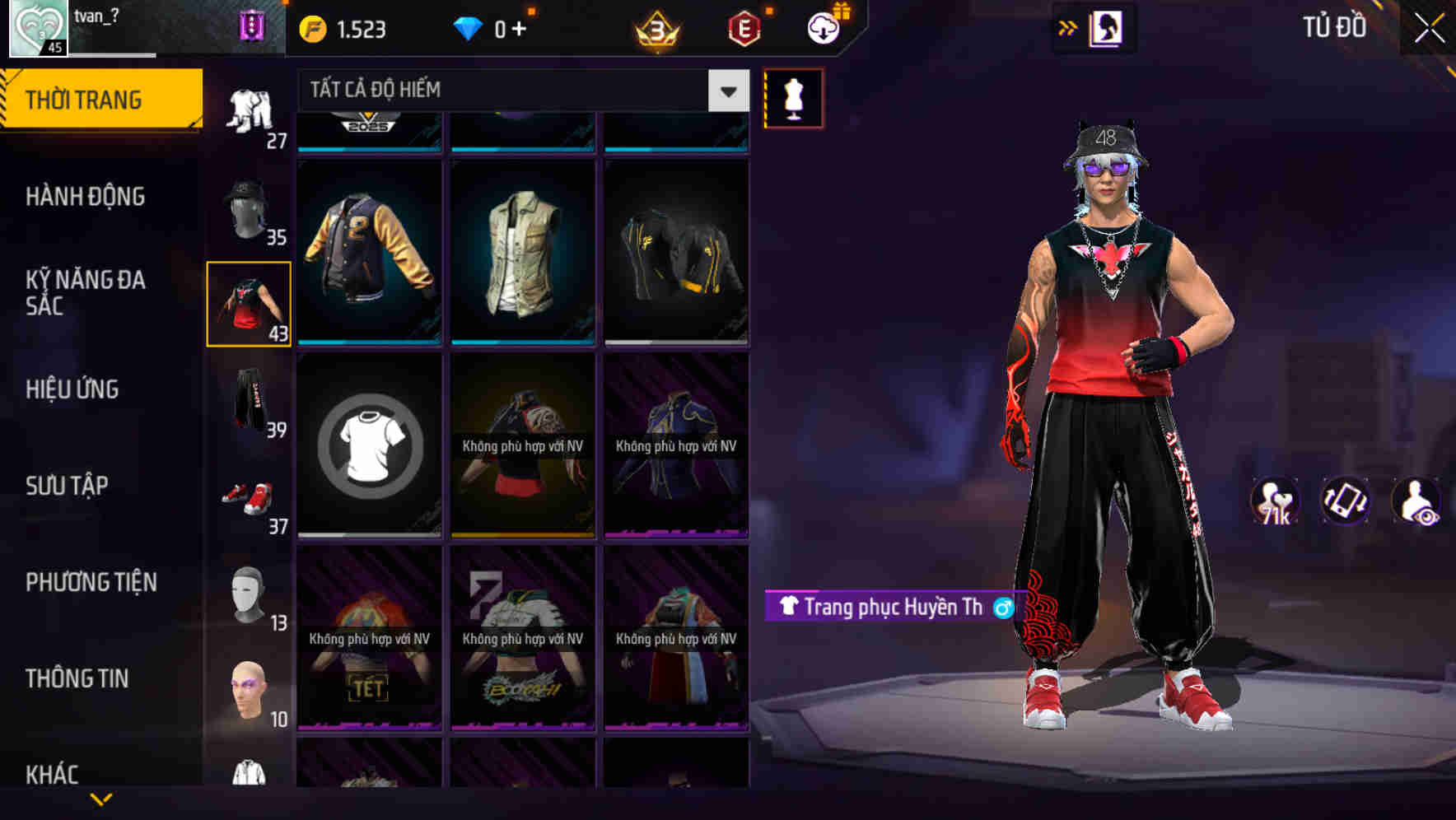Open PHƯƠNG TIỆN from the sidebar
This screenshot has width=1456, height=820.
(91, 581)
